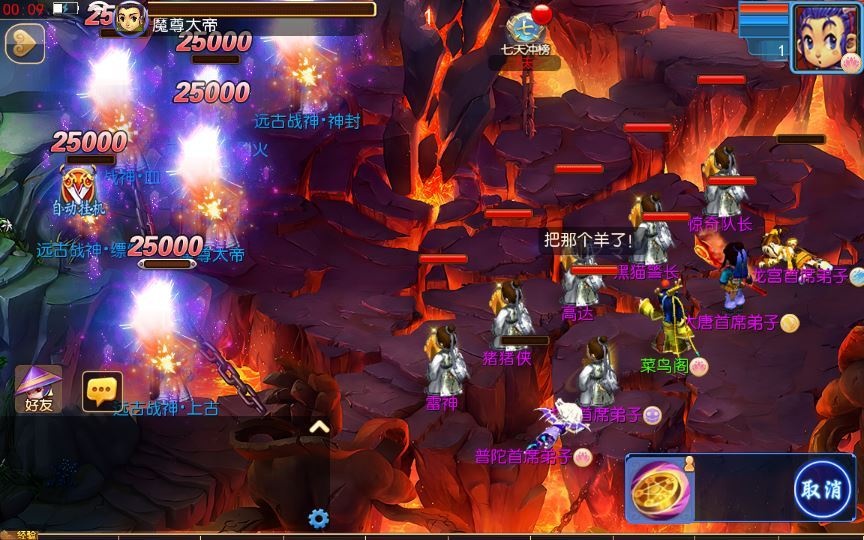This screenshot has width=864, height=540.
Task: Click the 取消 cancel button
Action: coord(822,490)
